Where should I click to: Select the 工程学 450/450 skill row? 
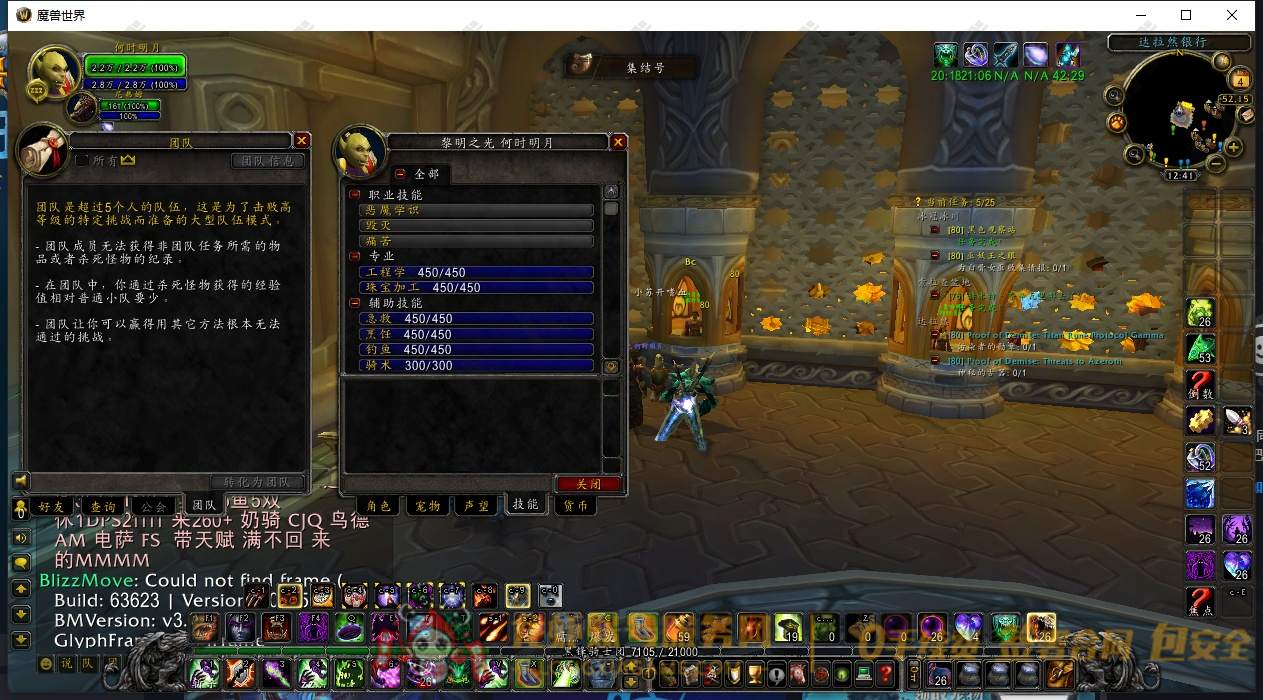coord(476,272)
